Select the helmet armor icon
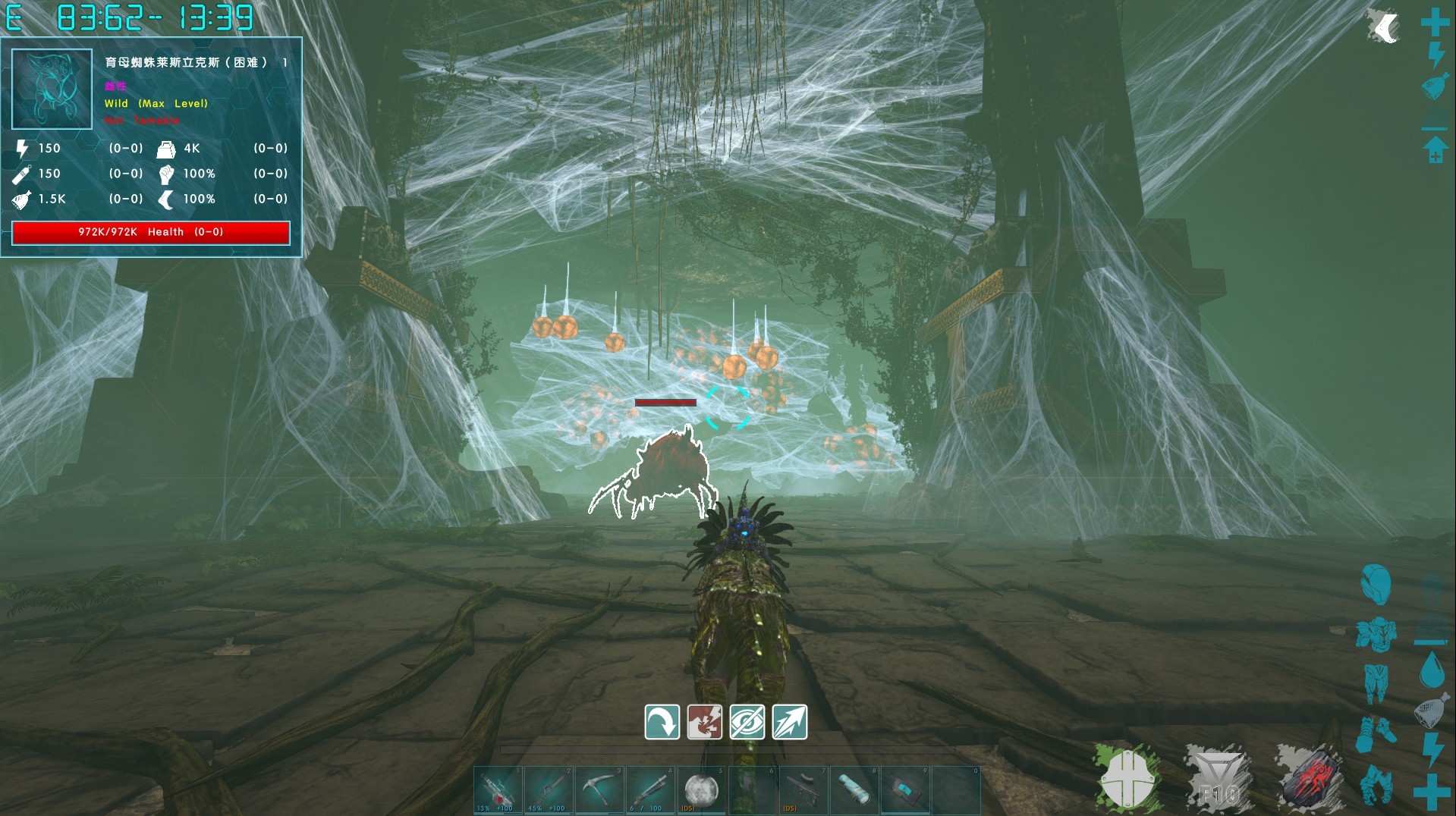Screen dimensions: 1456x816 [x=1375, y=584]
